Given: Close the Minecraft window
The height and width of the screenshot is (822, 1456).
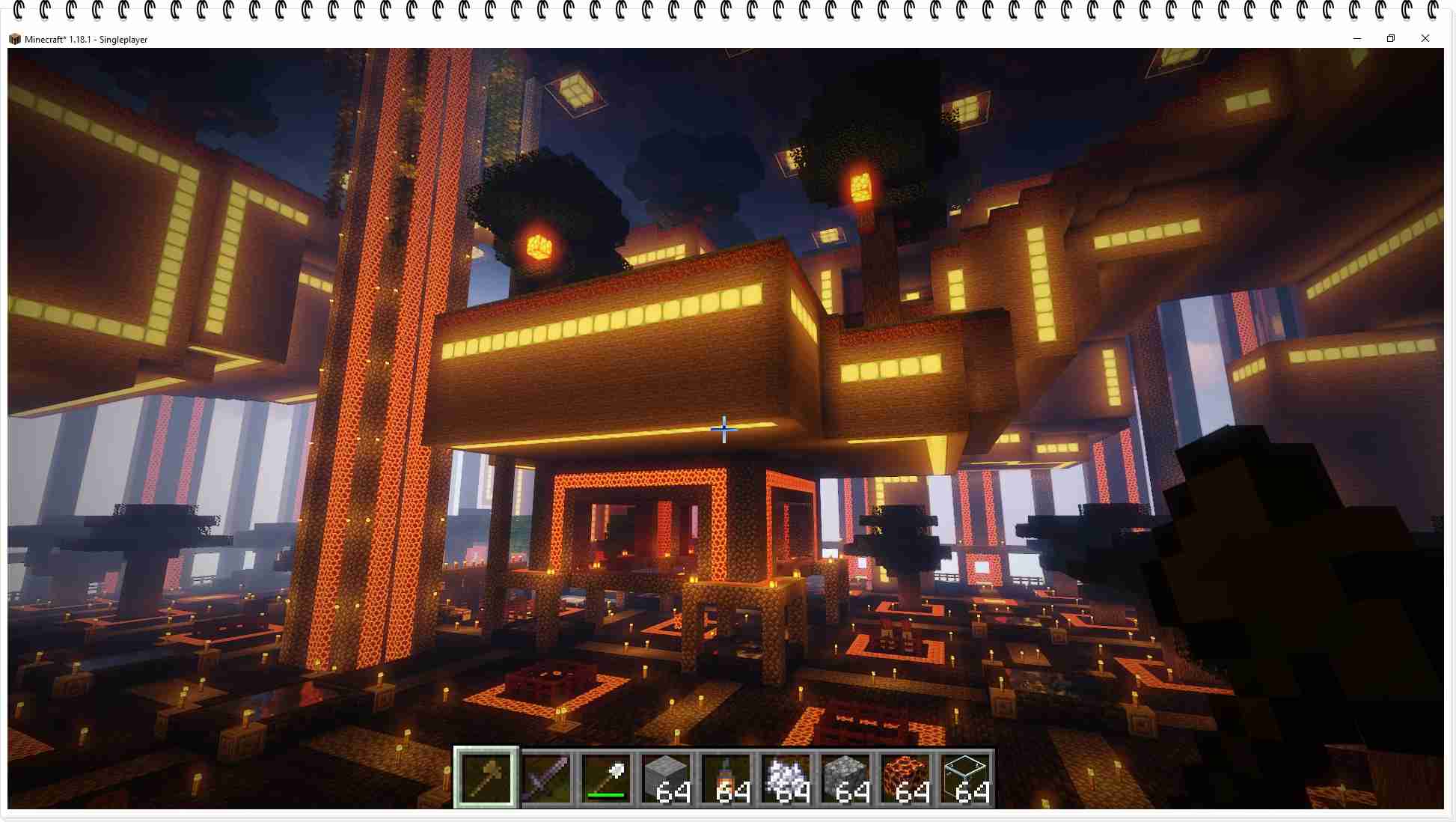Looking at the screenshot, I should (1425, 39).
